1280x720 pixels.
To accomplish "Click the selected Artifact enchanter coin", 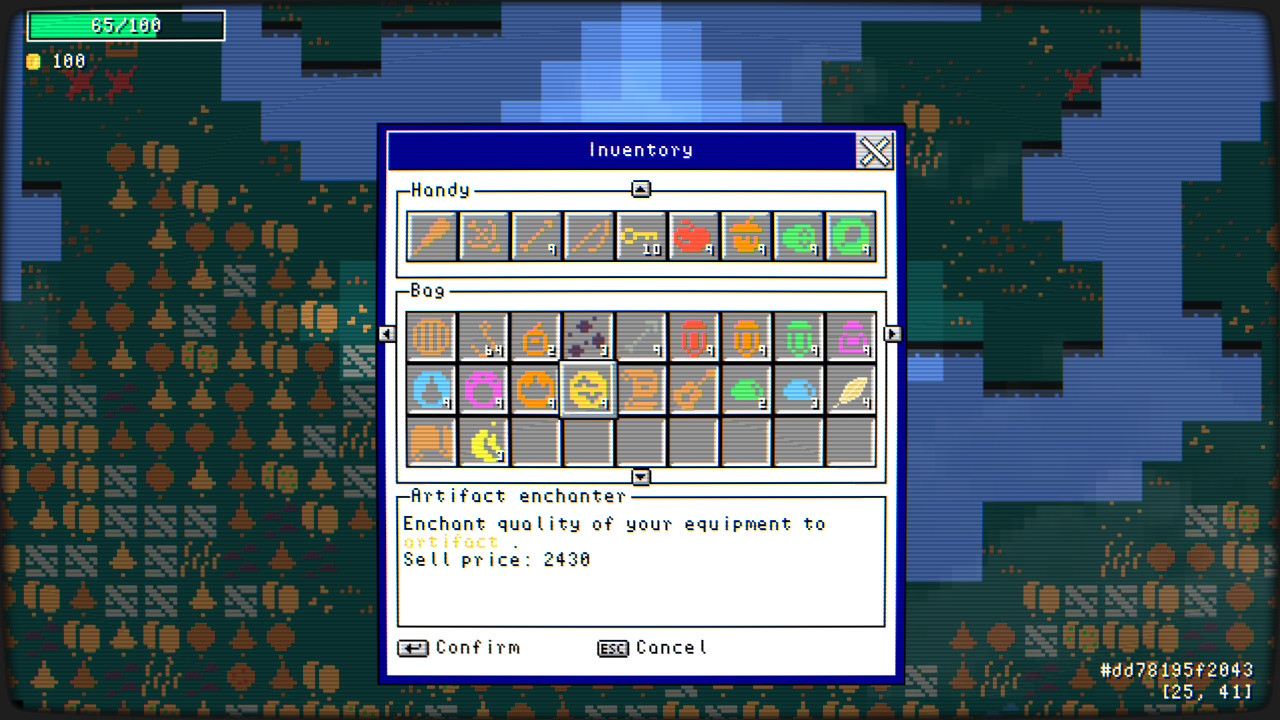I will pyautogui.click(x=589, y=388).
